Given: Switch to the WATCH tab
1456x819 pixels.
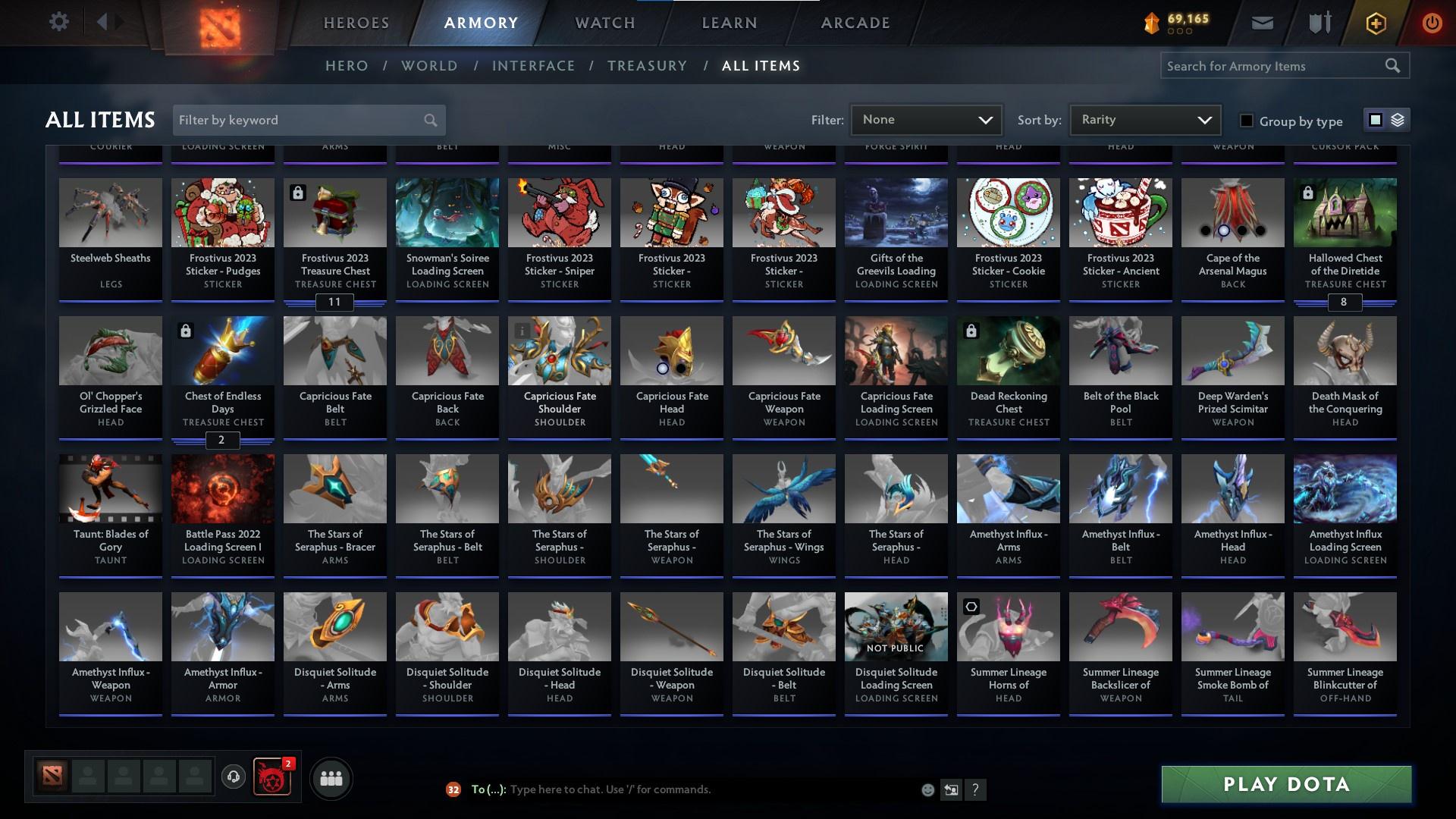Looking at the screenshot, I should tap(603, 23).
